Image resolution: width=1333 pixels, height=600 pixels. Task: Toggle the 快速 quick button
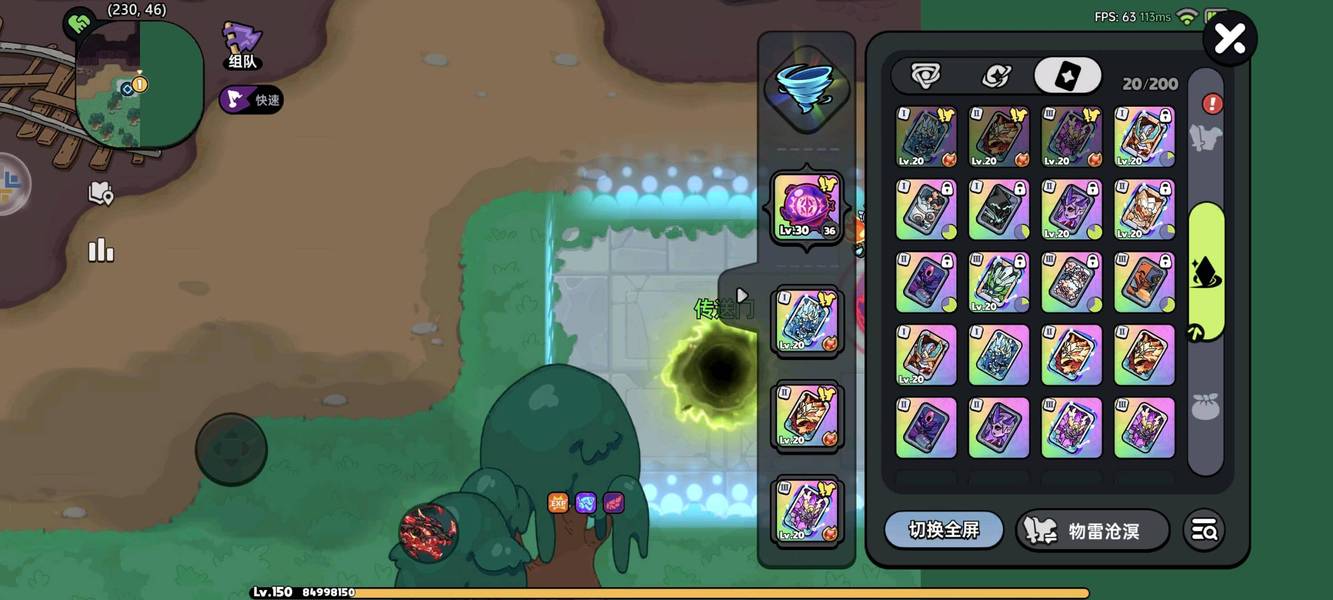coord(252,100)
